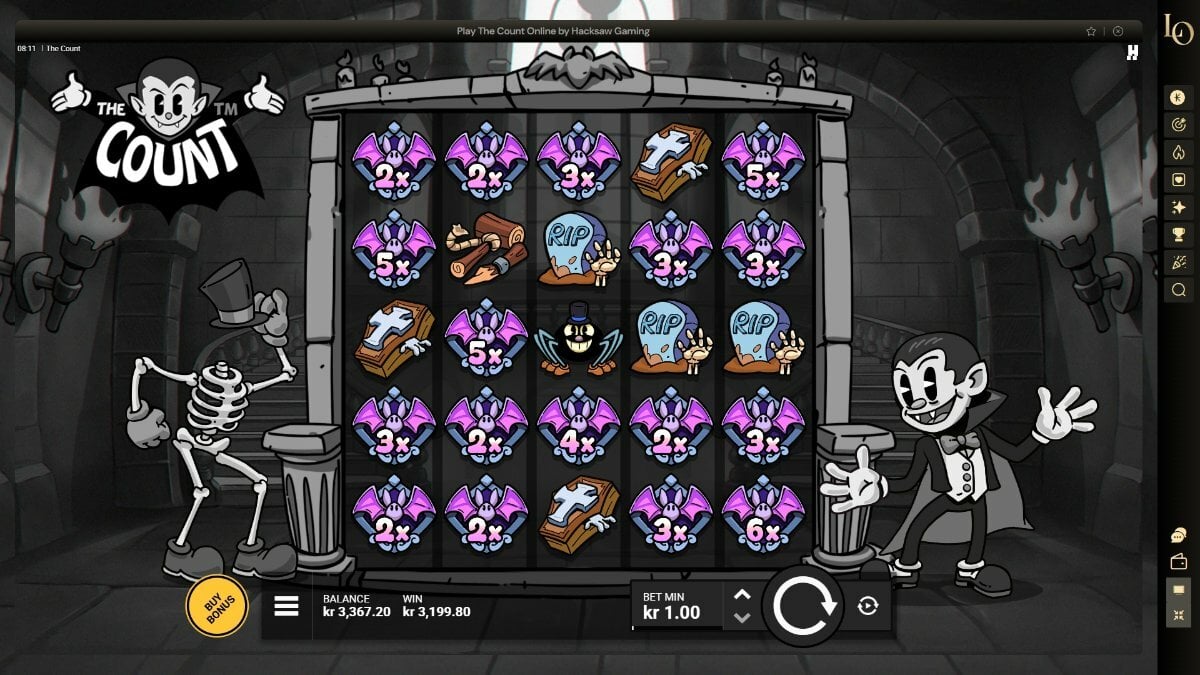The image size is (1200, 675).
Task: Open the party popper sidebar icon
Action: tap(1178, 263)
